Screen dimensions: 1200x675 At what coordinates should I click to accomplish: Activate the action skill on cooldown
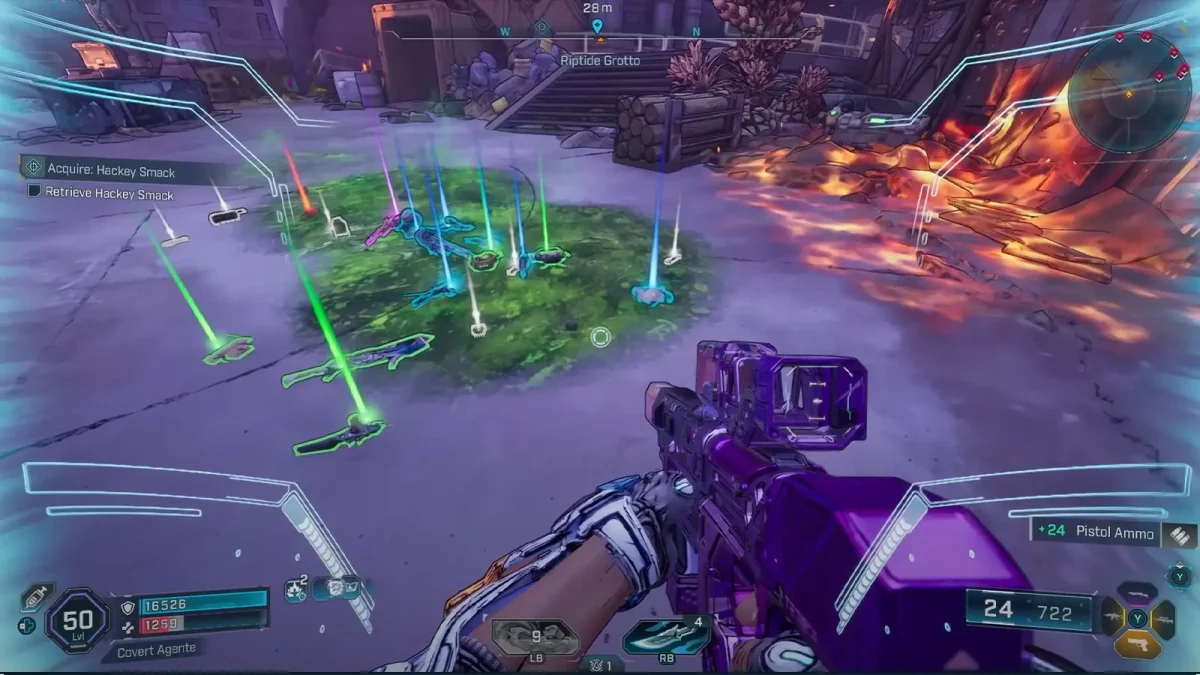(x=536, y=636)
